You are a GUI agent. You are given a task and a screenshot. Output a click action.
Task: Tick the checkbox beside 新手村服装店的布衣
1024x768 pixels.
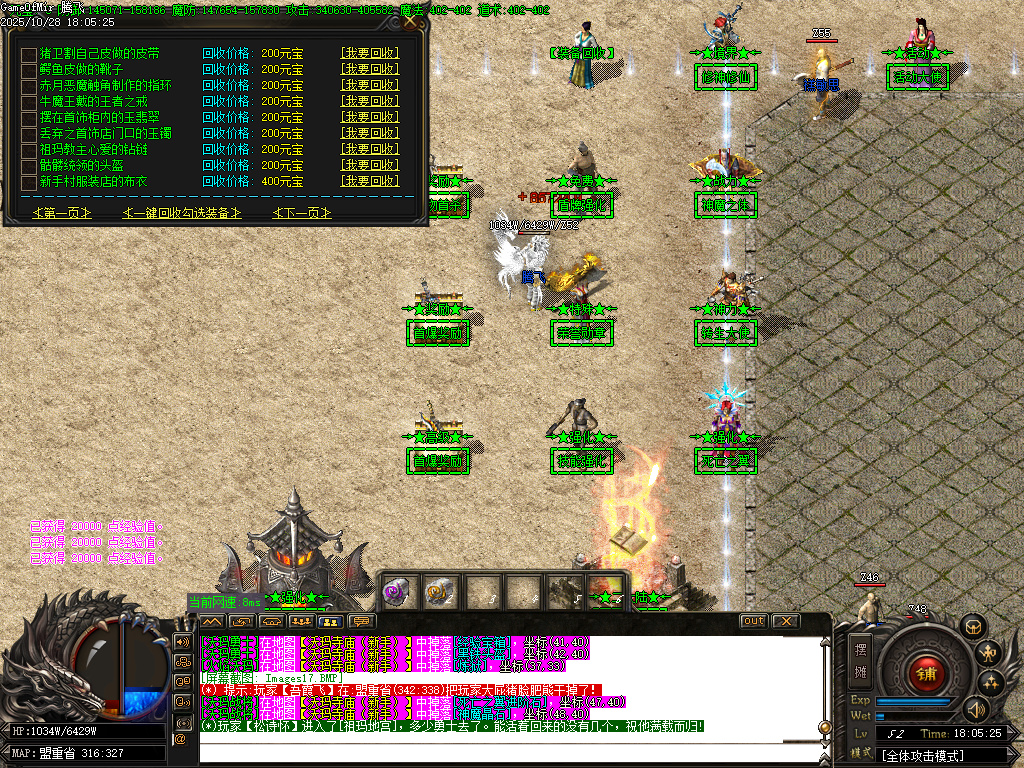[x=28, y=182]
